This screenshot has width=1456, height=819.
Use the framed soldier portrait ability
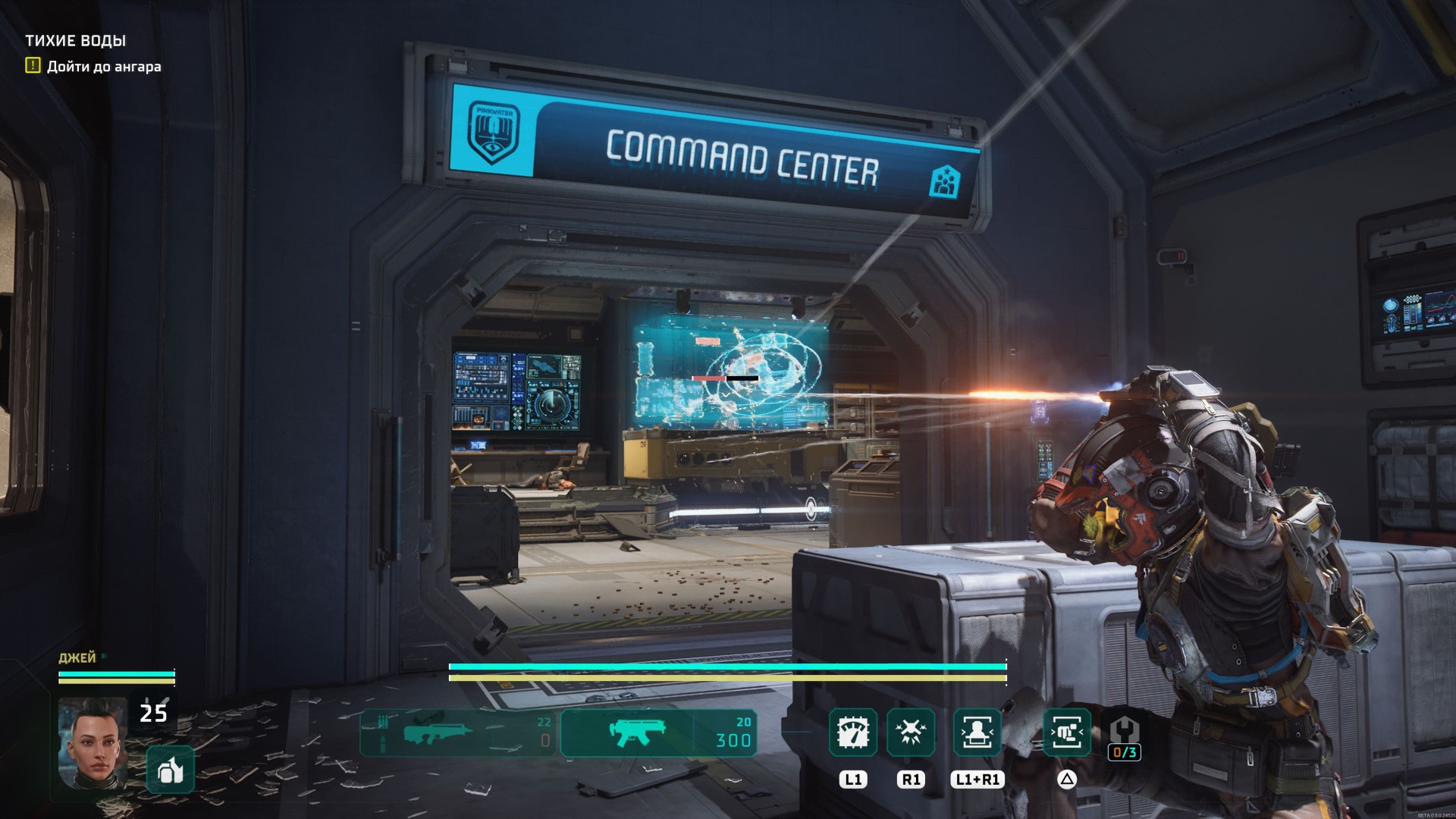click(x=977, y=733)
